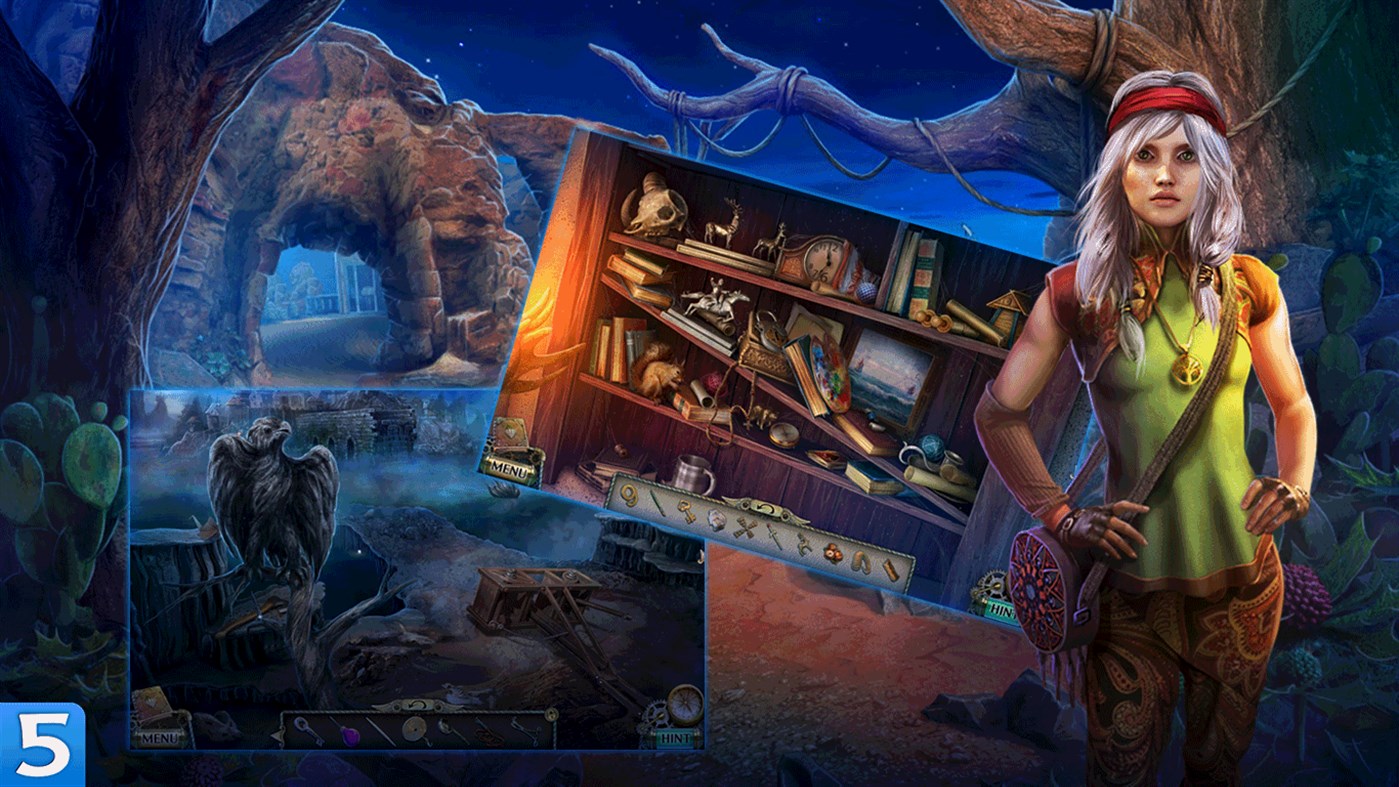Click the windmill icon in the object list

(743, 530)
